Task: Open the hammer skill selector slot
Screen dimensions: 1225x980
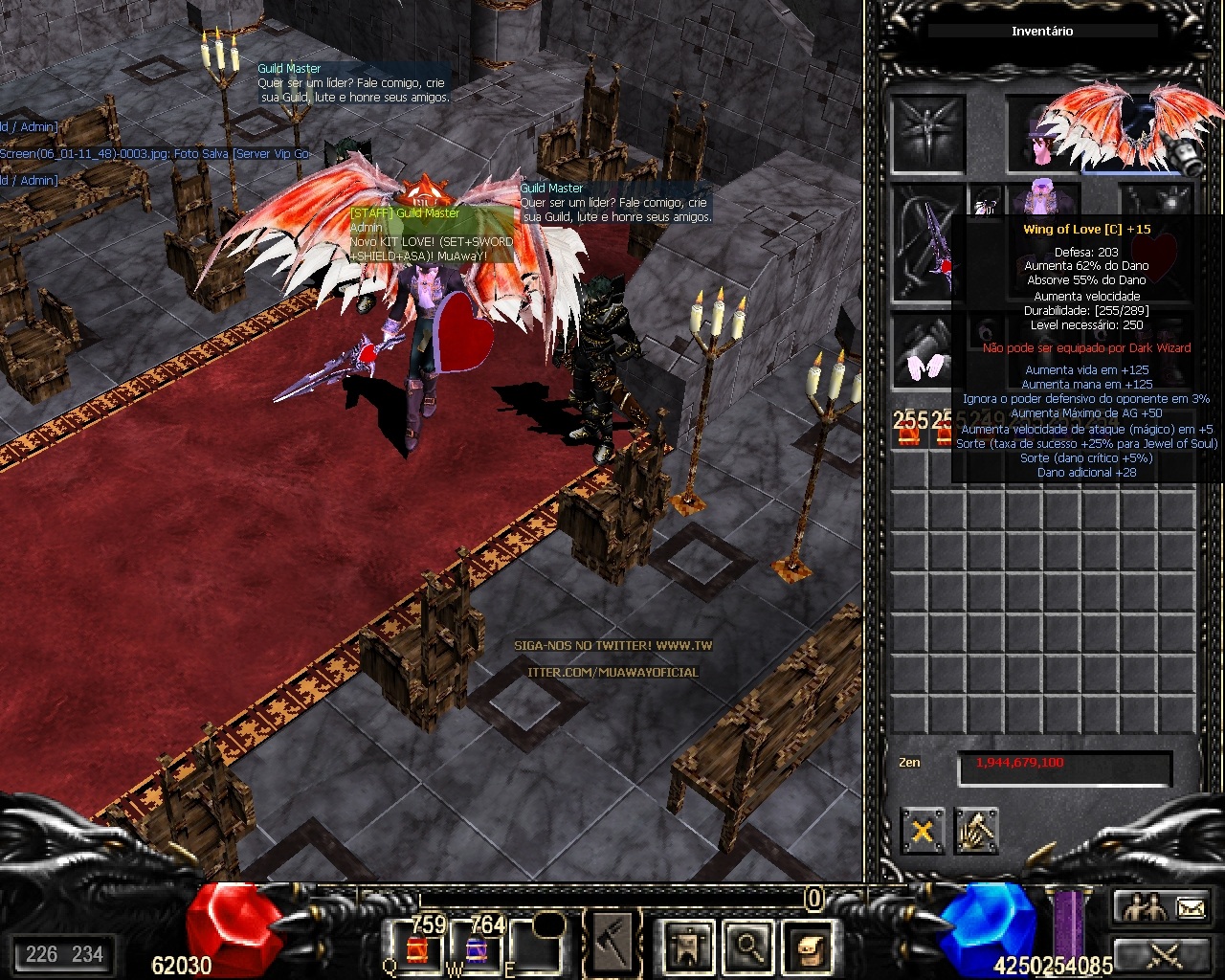Action: pos(611,945)
